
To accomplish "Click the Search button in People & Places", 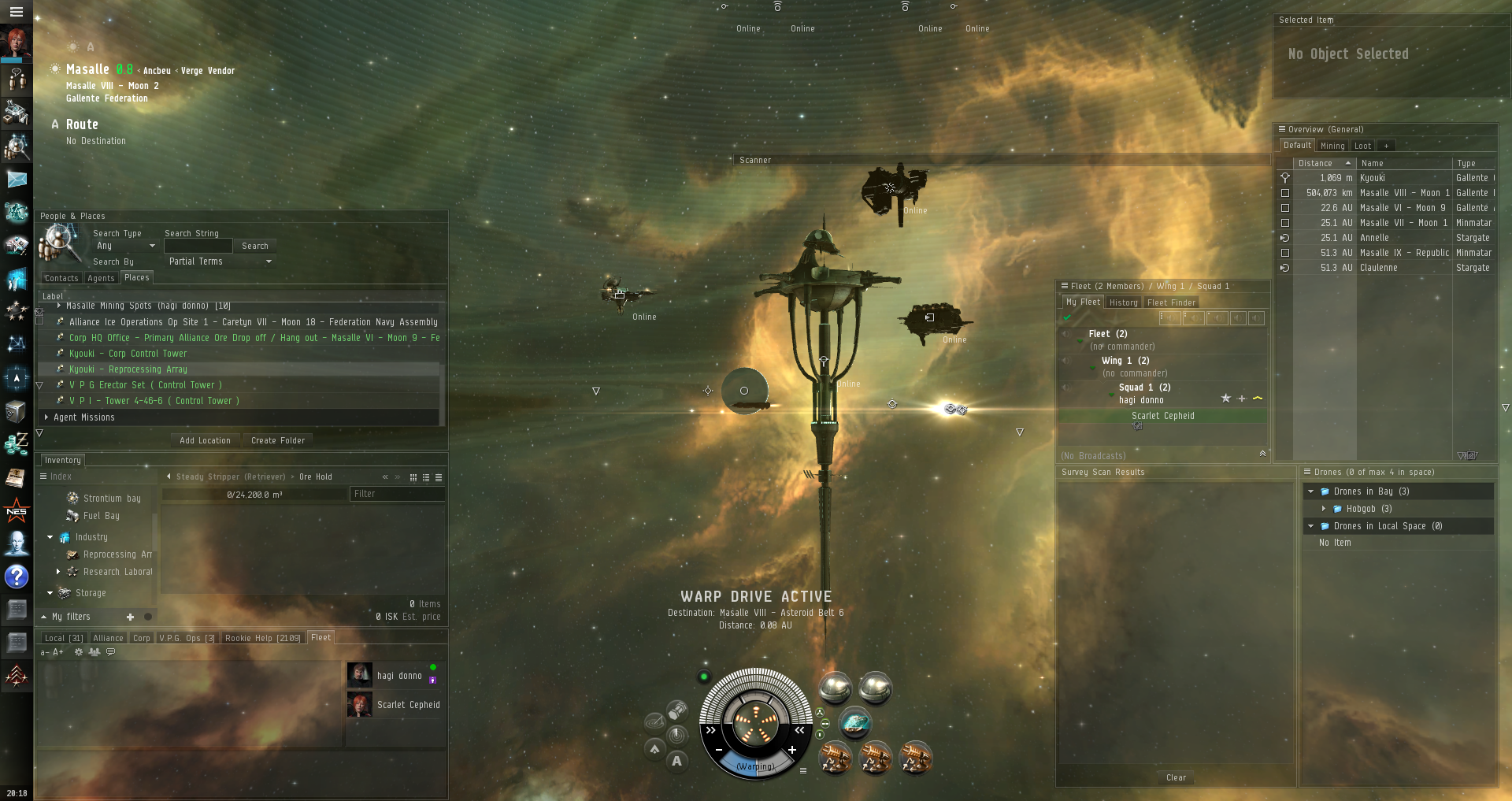I will pyautogui.click(x=254, y=246).
